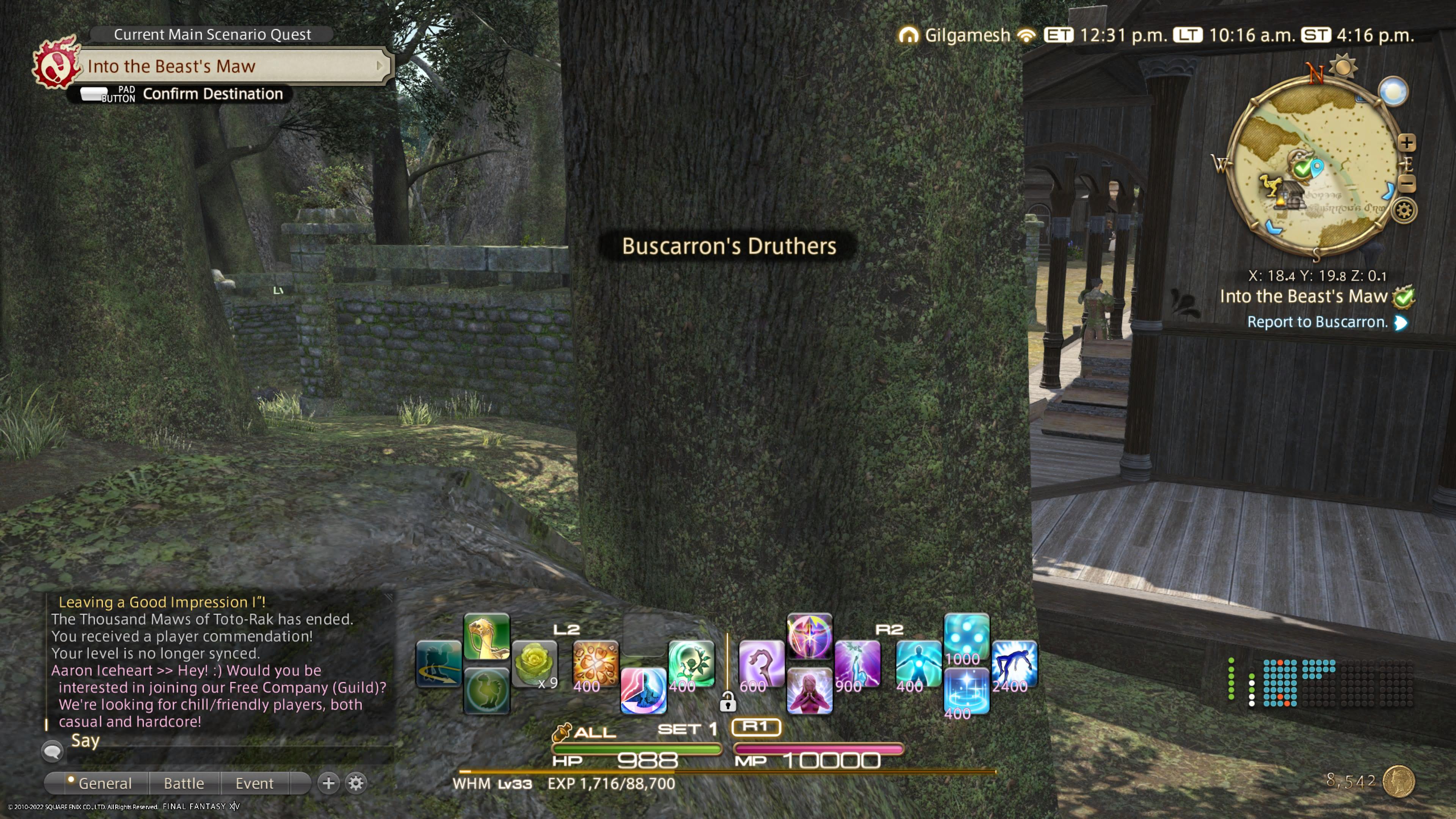1456x819 pixels.
Task: Open chat log settings gear
Action: point(356,783)
